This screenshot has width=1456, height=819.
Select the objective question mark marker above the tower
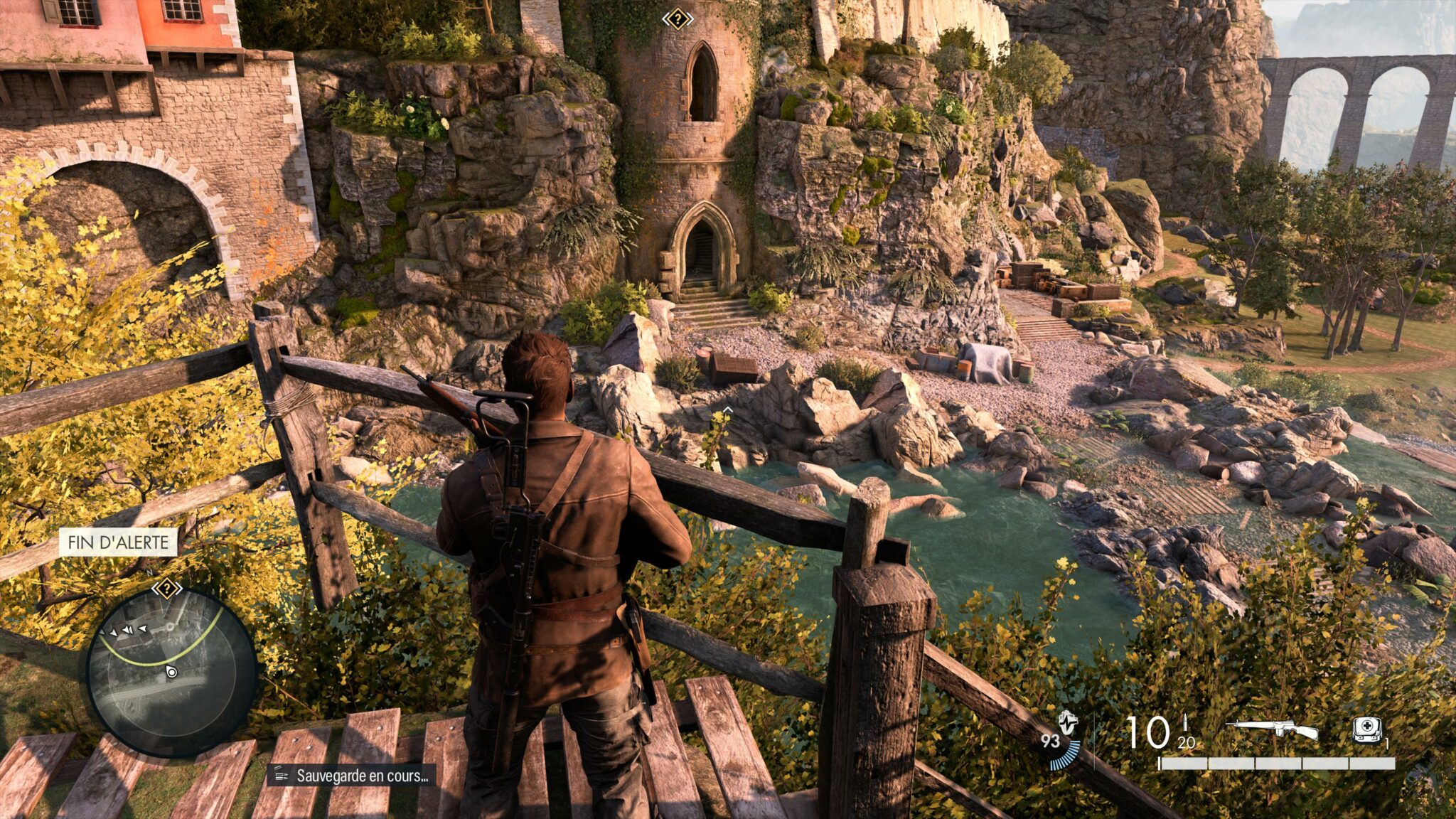[678, 19]
